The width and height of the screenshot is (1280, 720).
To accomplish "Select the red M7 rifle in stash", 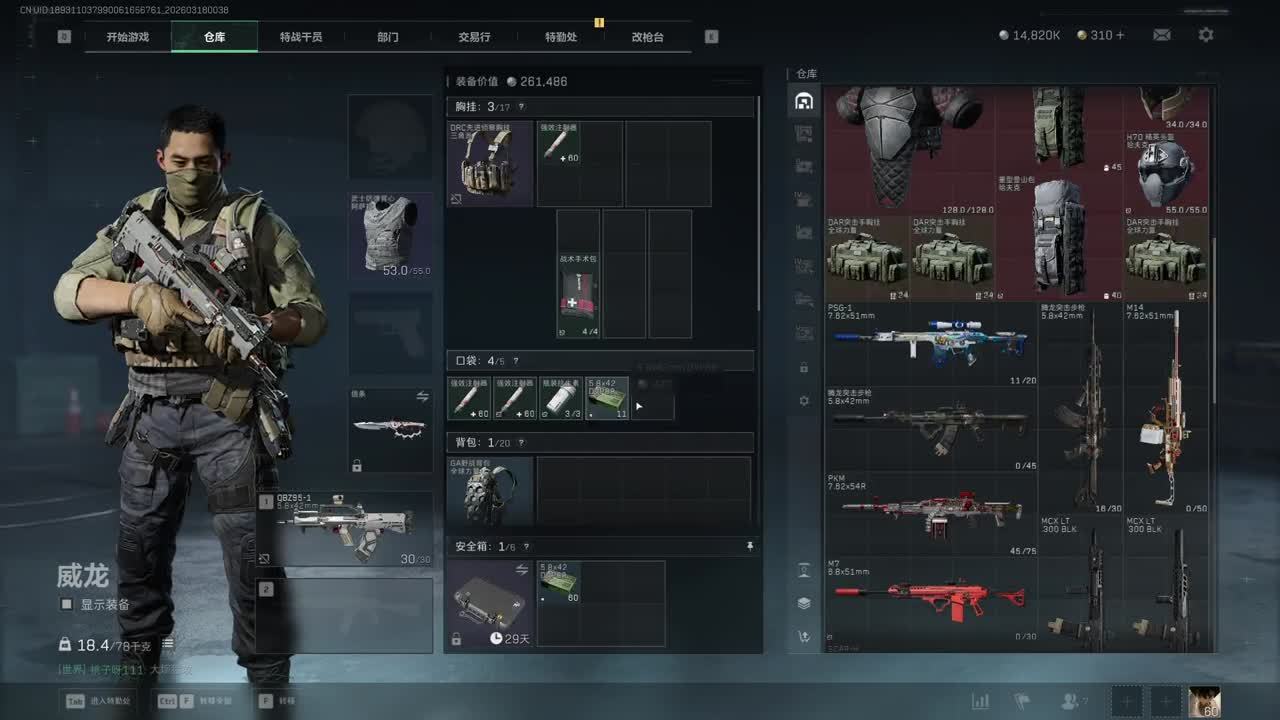I will [930, 598].
